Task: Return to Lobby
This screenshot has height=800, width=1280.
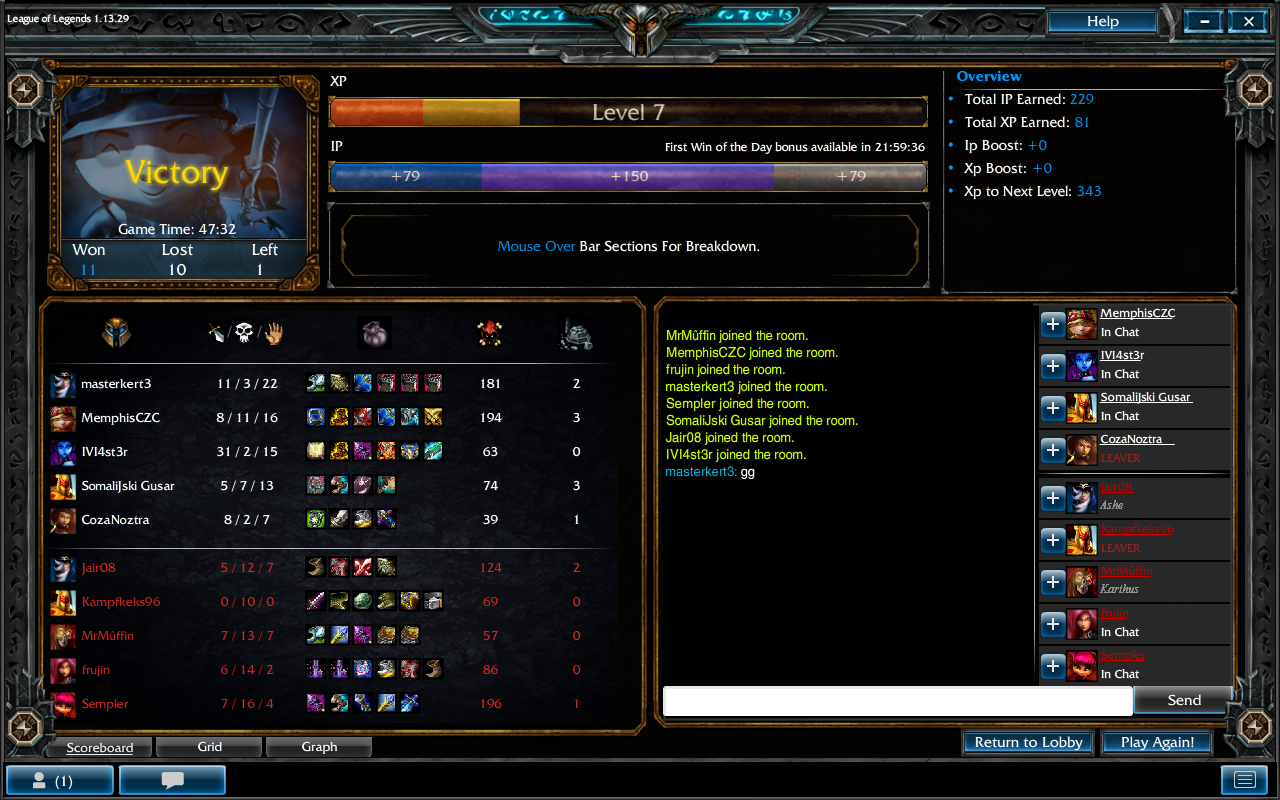Action: [x=1028, y=742]
